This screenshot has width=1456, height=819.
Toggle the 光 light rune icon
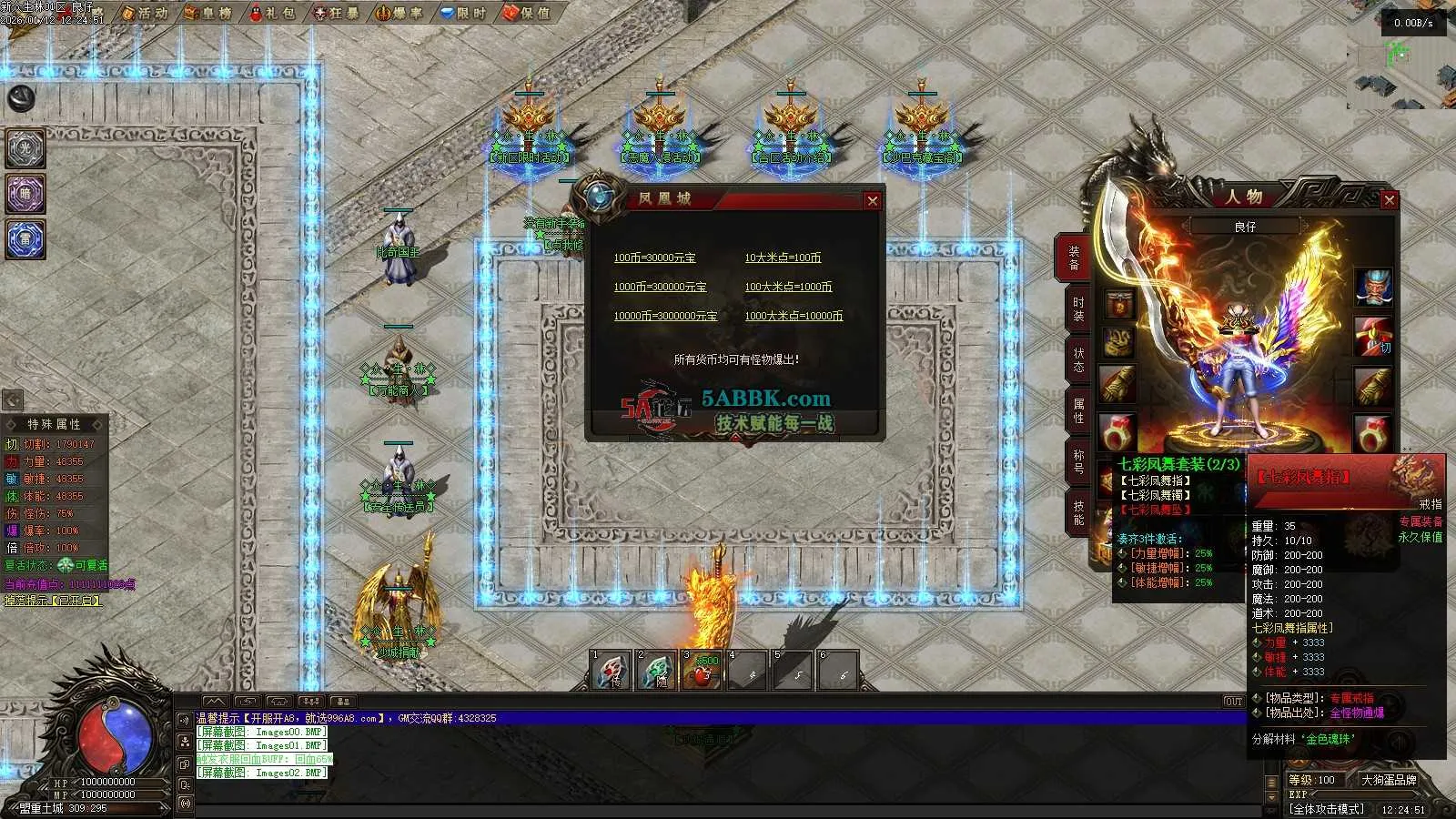tap(25, 148)
